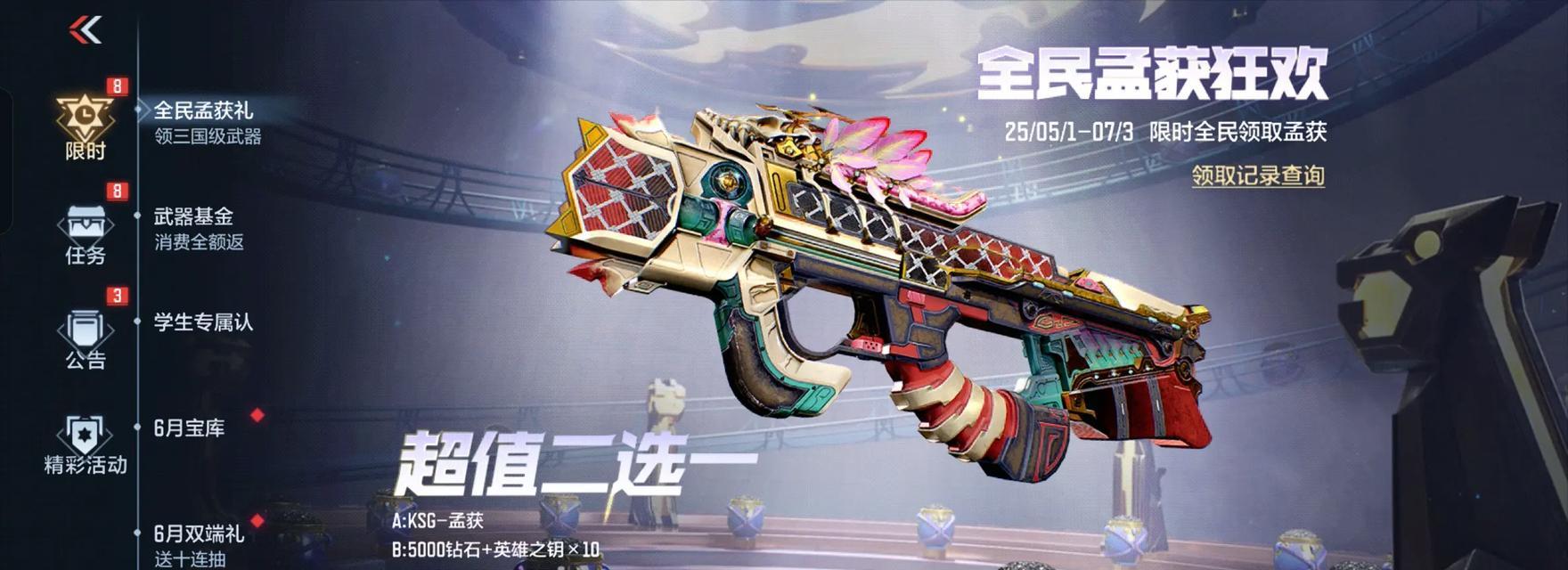Switch to the 限时 category tab
Screen dimensions: 1568x570
coord(86,126)
